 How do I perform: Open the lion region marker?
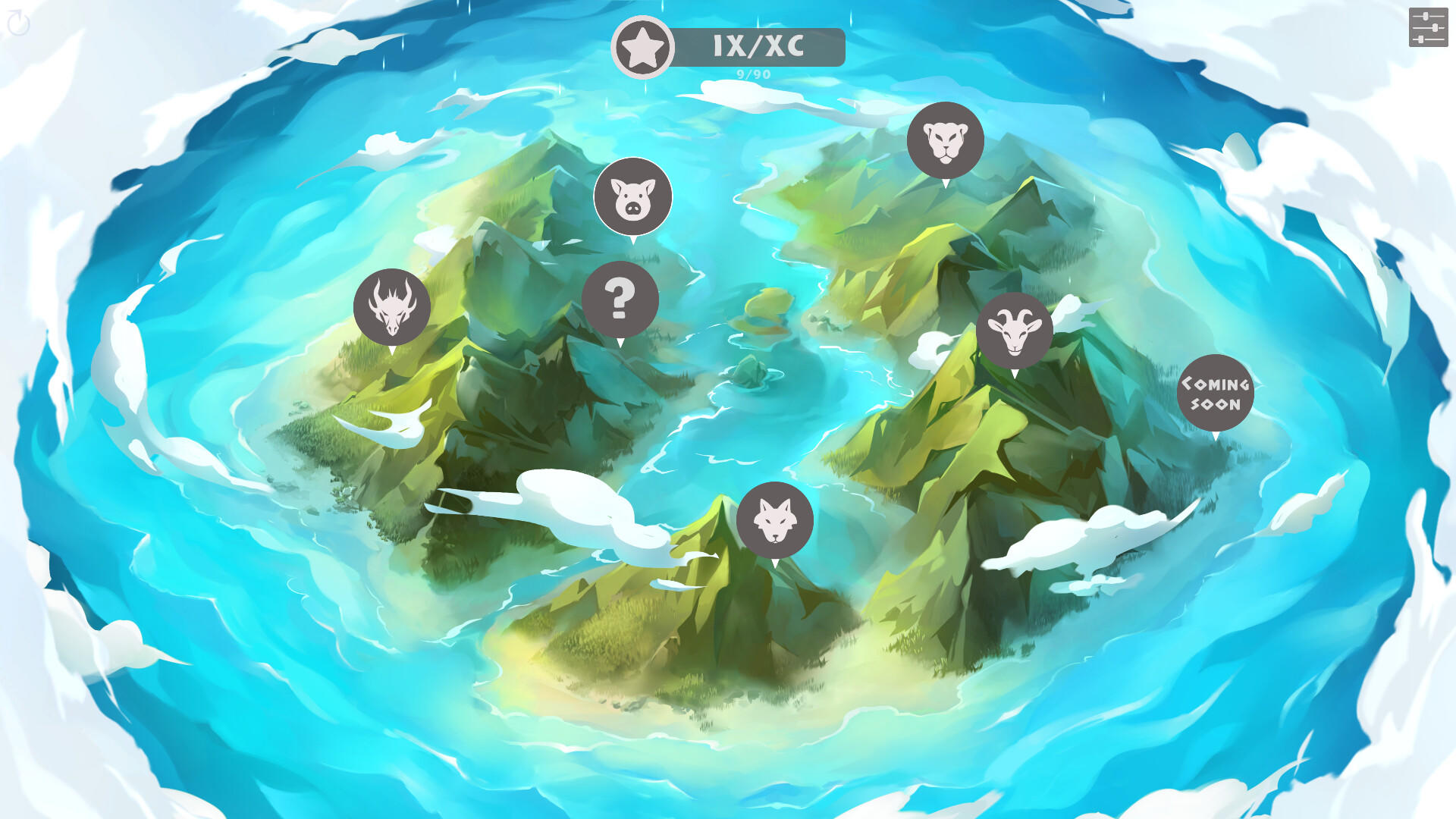click(x=944, y=139)
